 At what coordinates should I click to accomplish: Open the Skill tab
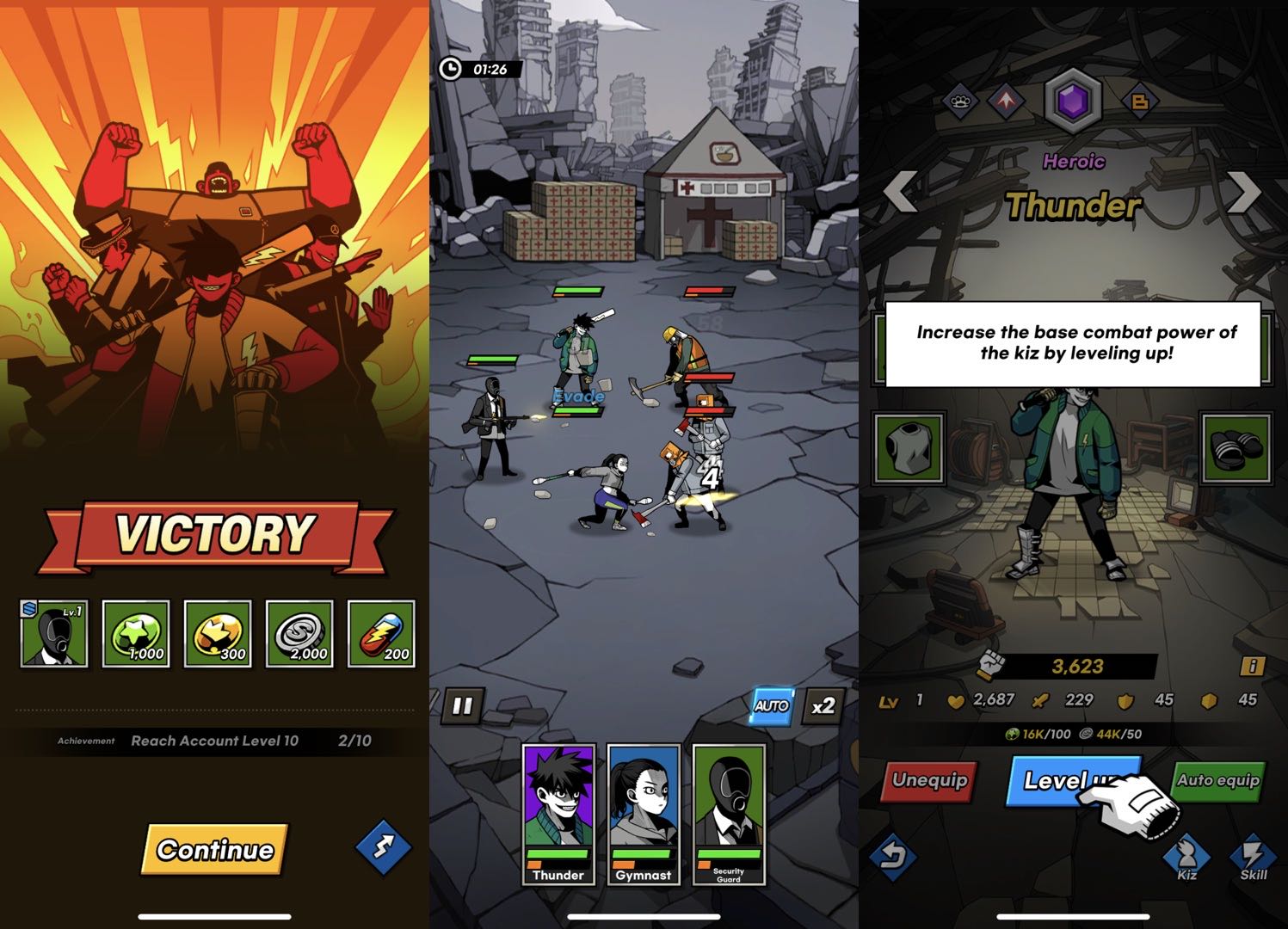(x=1253, y=858)
